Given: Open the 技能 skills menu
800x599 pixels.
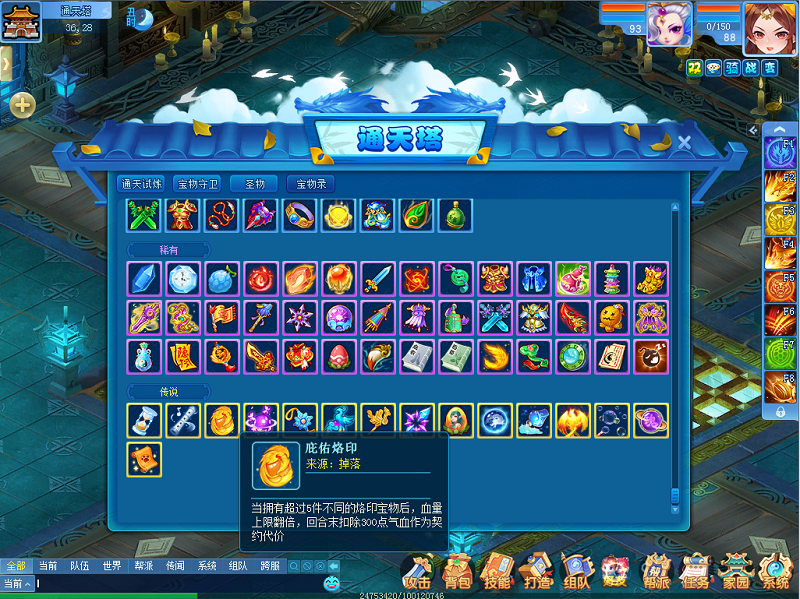Looking at the screenshot, I should coord(497,572).
